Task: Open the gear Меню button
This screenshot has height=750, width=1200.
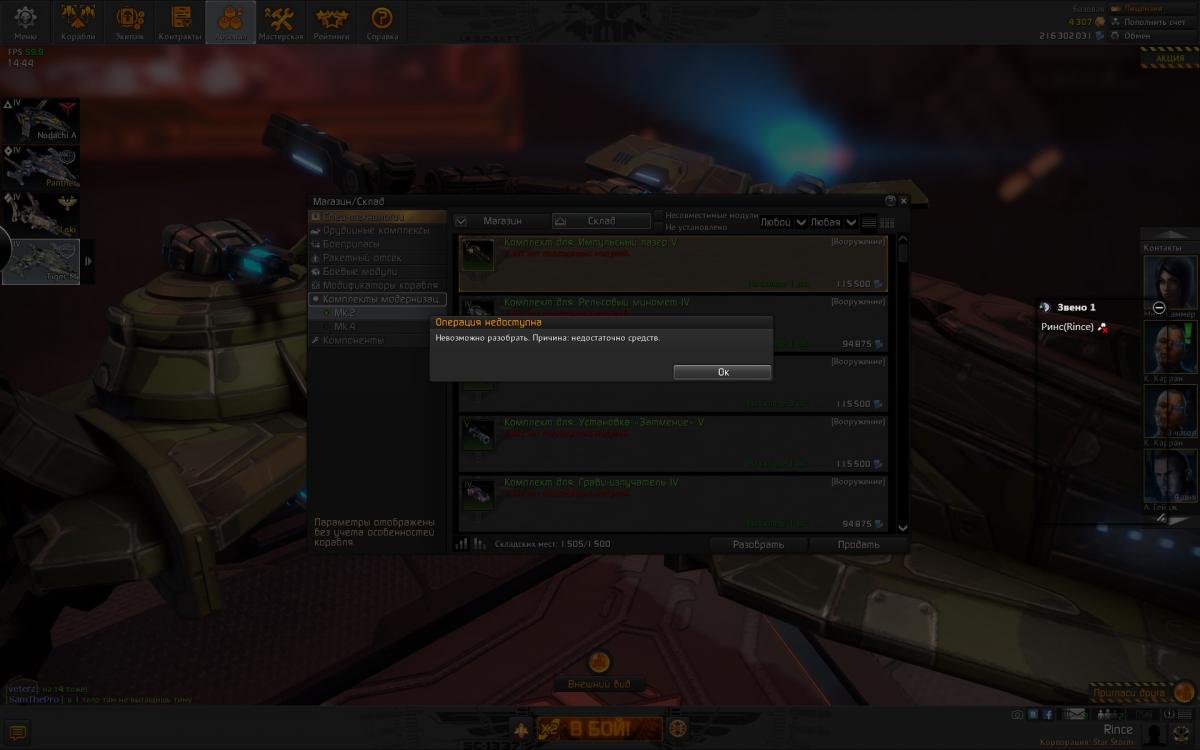Action: click(x=25, y=21)
